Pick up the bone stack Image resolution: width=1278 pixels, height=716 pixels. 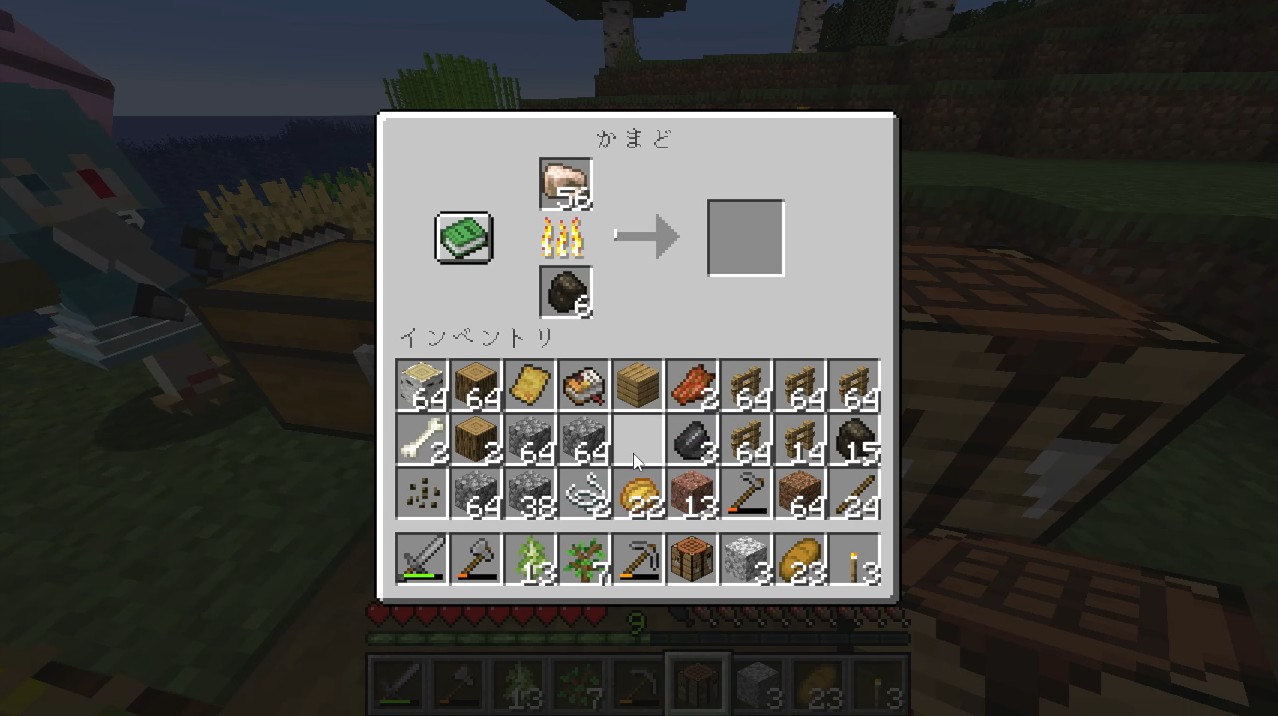422,439
